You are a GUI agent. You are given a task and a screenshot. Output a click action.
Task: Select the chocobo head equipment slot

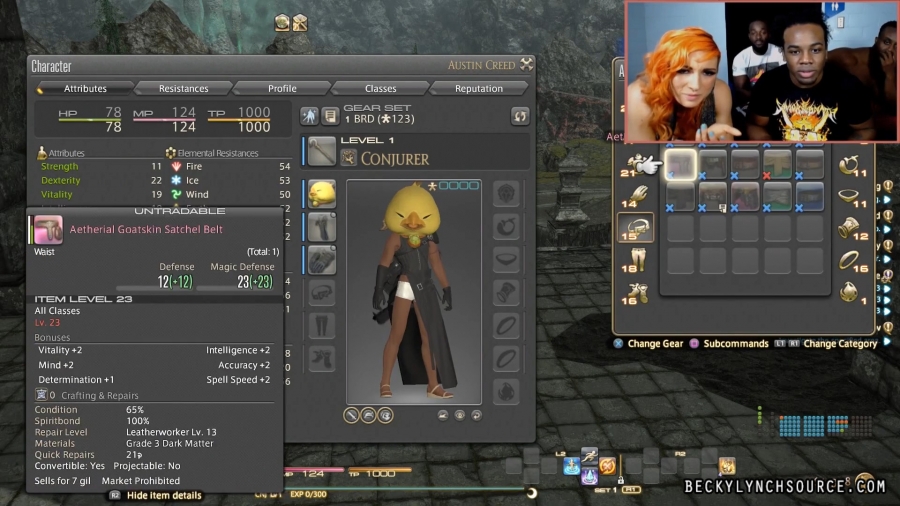coord(322,193)
